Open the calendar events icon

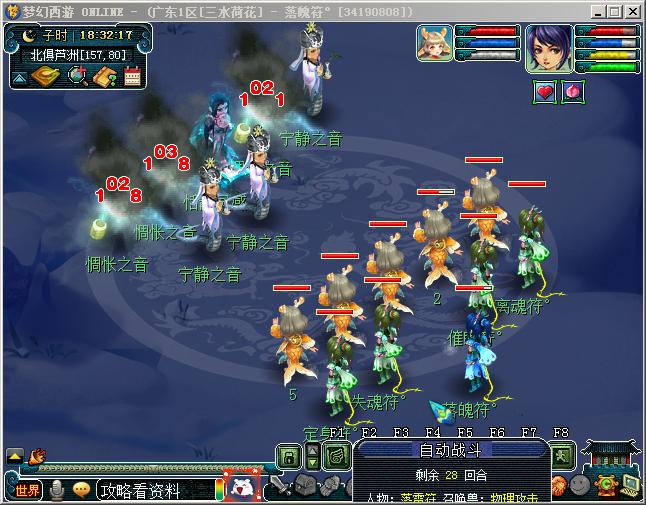[132, 76]
